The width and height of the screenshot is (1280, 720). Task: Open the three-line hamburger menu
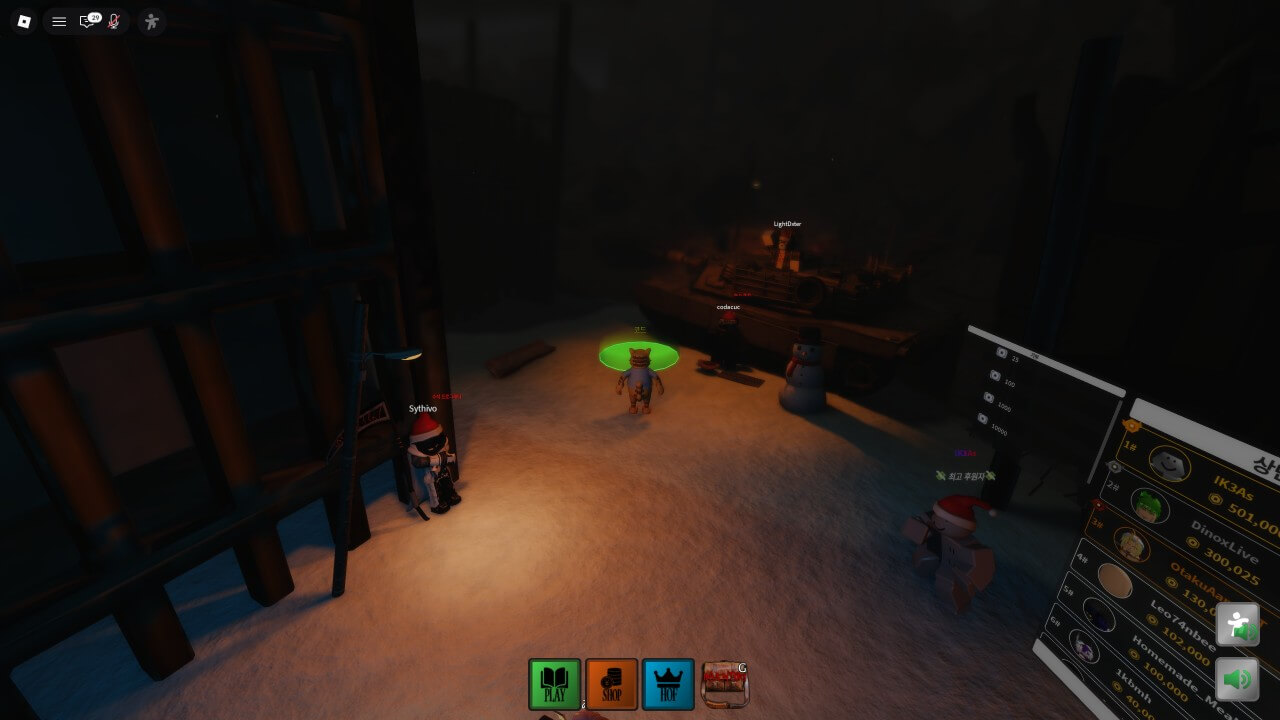[59, 21]
